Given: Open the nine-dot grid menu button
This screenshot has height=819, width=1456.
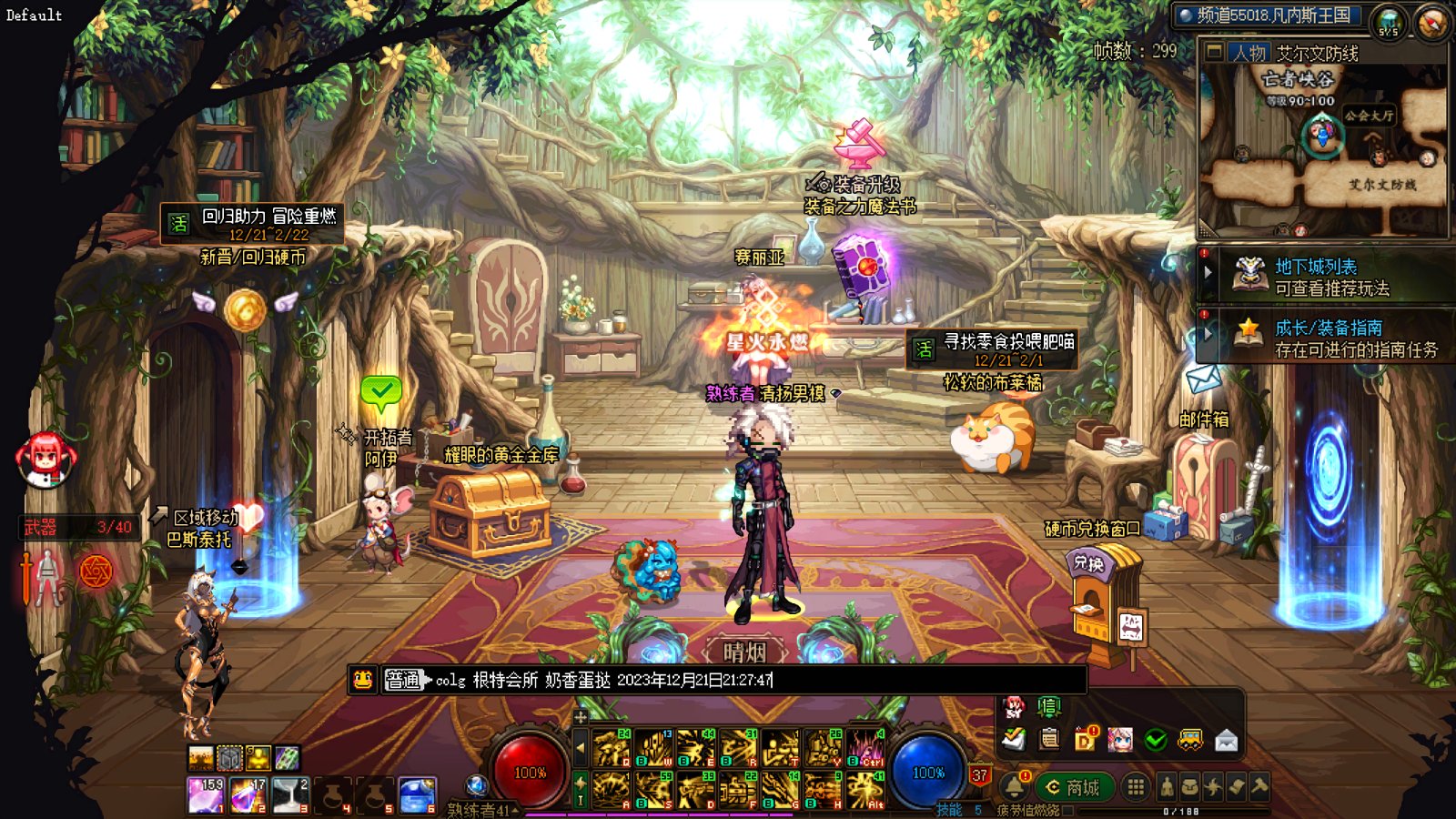Looking at the screenshot, I should coord(1135,787).
